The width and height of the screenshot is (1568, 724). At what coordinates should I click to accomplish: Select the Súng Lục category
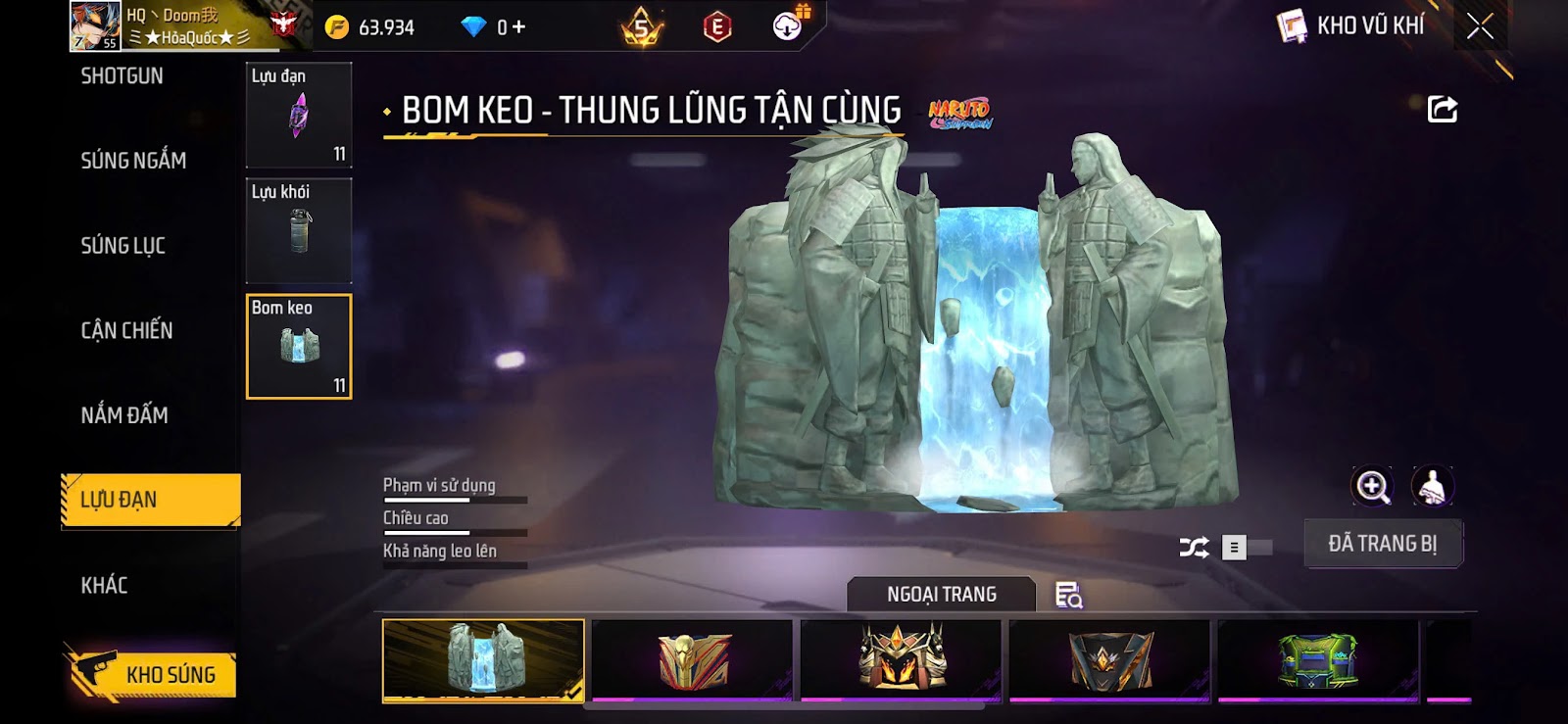123,246
